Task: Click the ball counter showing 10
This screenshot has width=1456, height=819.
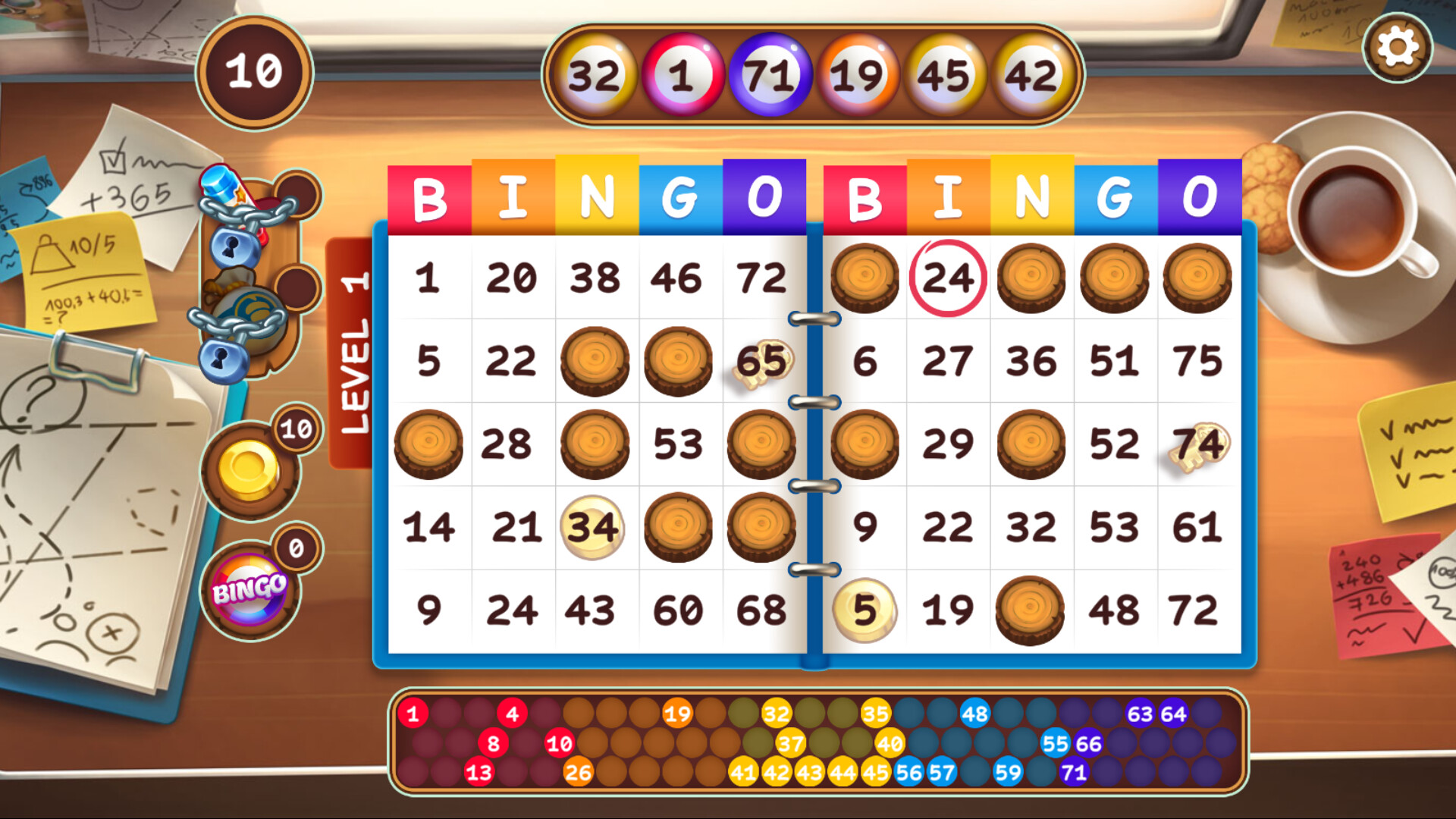Action: pos(253,71)
